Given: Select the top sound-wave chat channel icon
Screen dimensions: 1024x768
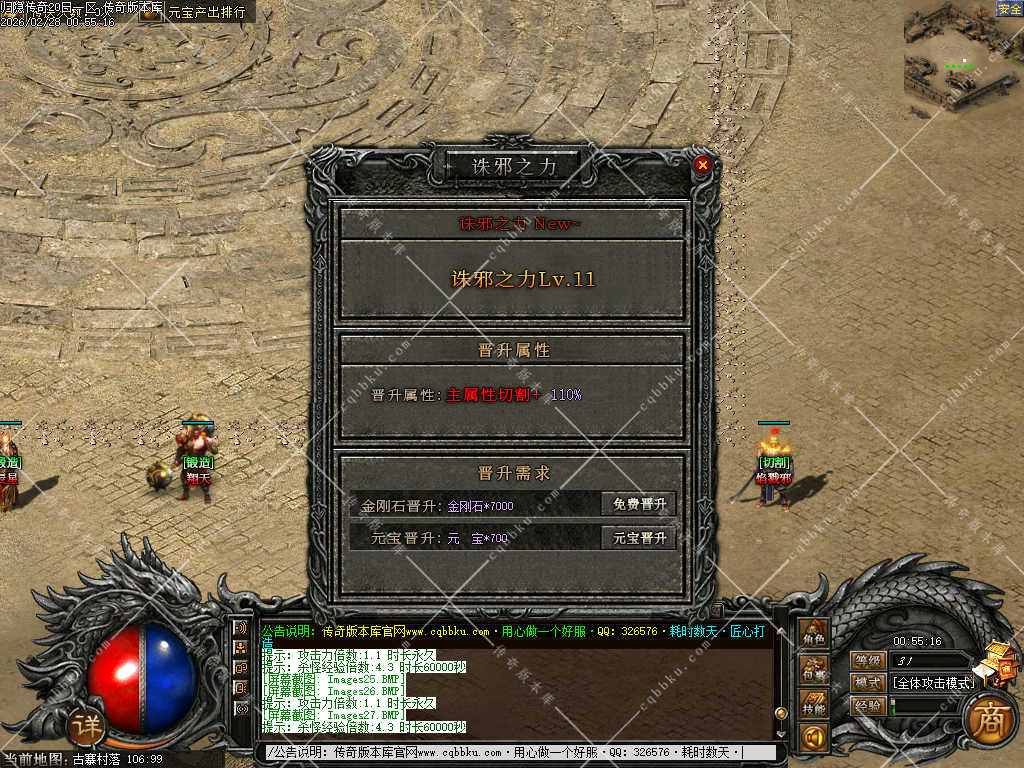Looking at the screenshot, I should click(241, 628).
